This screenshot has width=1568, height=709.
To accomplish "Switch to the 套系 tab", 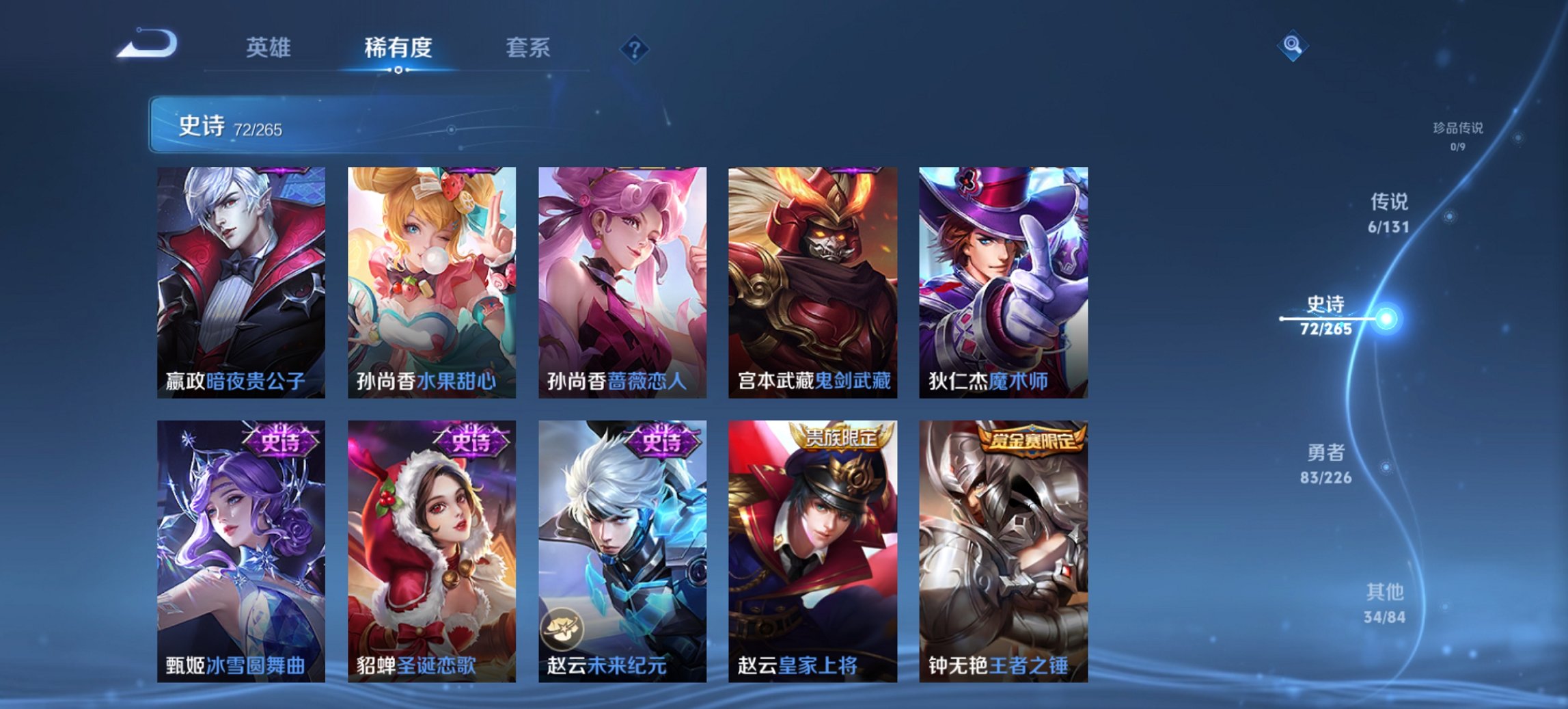I will 529,49.
